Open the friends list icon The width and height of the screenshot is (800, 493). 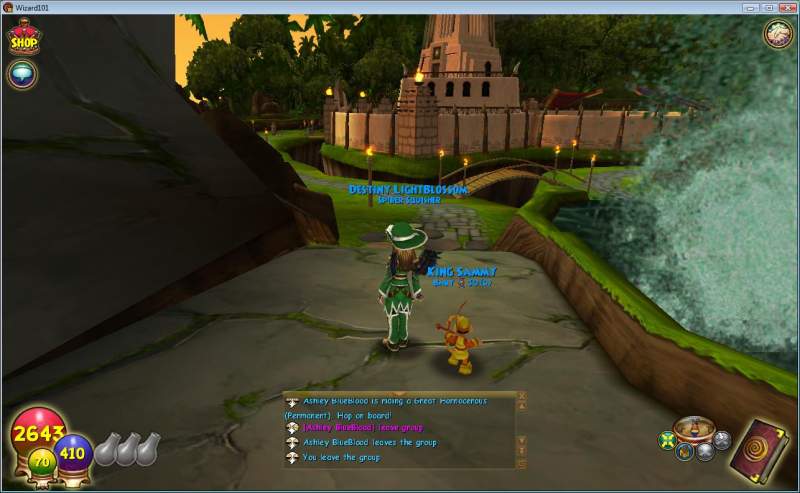(x=778, y=33)
